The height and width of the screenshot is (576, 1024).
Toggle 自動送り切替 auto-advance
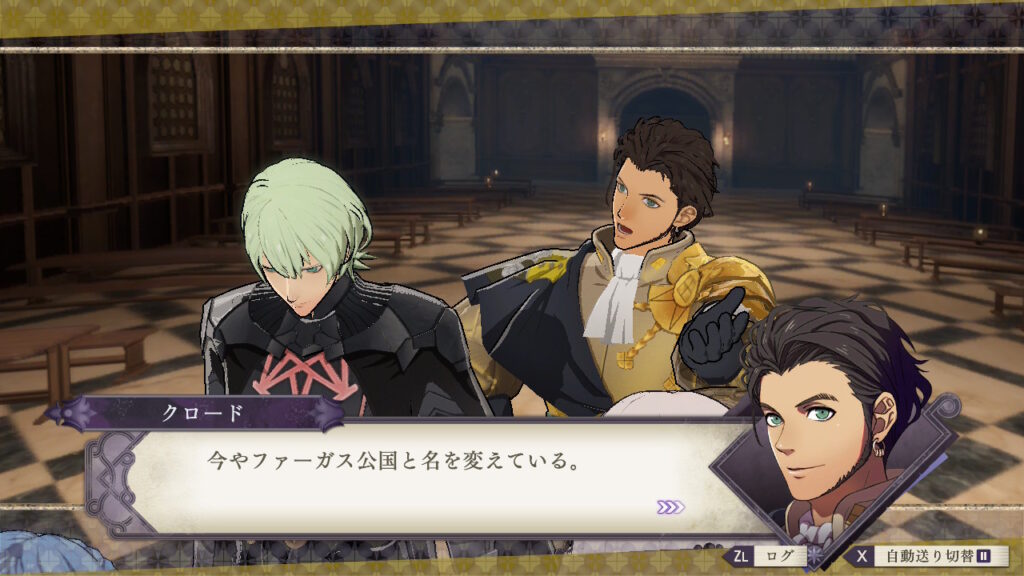pyautogui.click(x=930, y=556)
